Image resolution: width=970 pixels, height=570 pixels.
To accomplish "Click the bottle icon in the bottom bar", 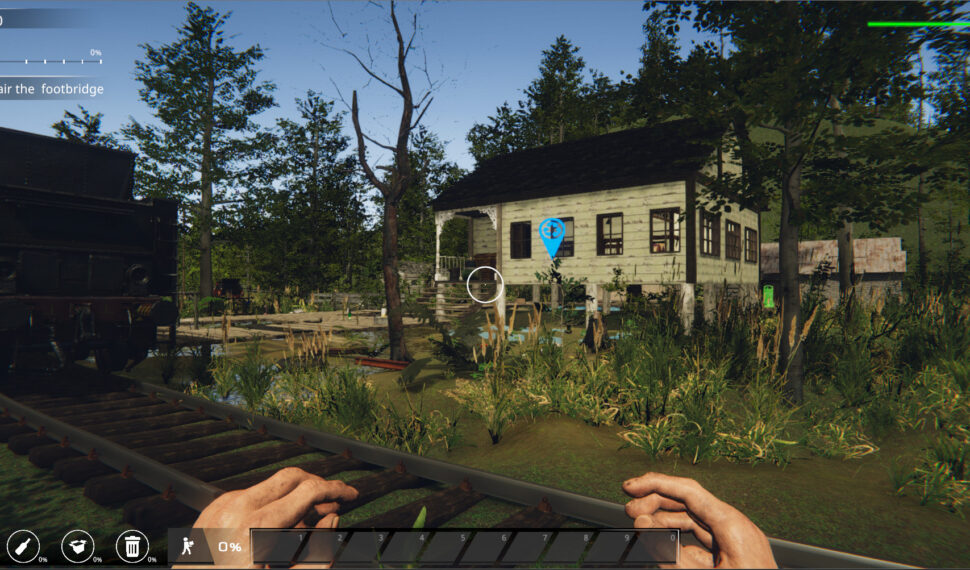I will coord(22,546).
